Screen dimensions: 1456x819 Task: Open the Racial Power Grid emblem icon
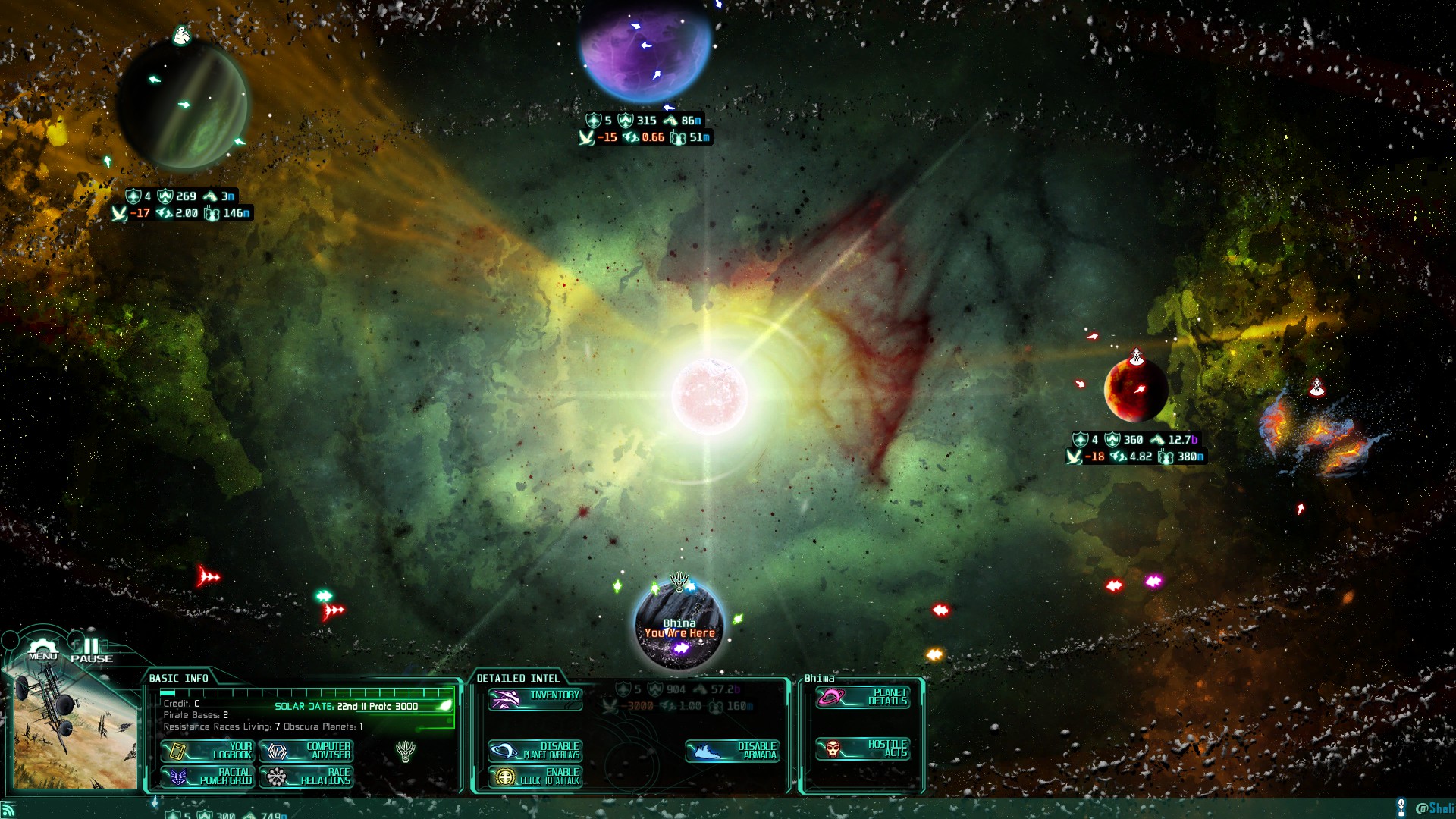(x=178, y=778)
